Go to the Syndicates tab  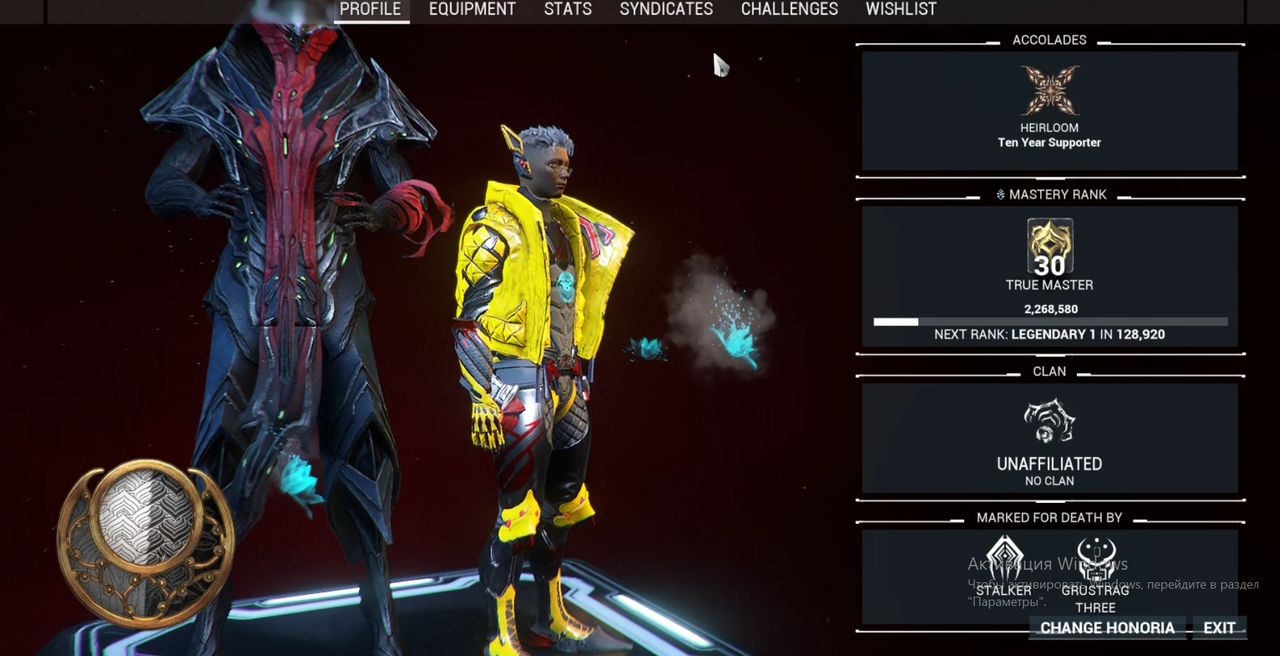coord(666,9)
